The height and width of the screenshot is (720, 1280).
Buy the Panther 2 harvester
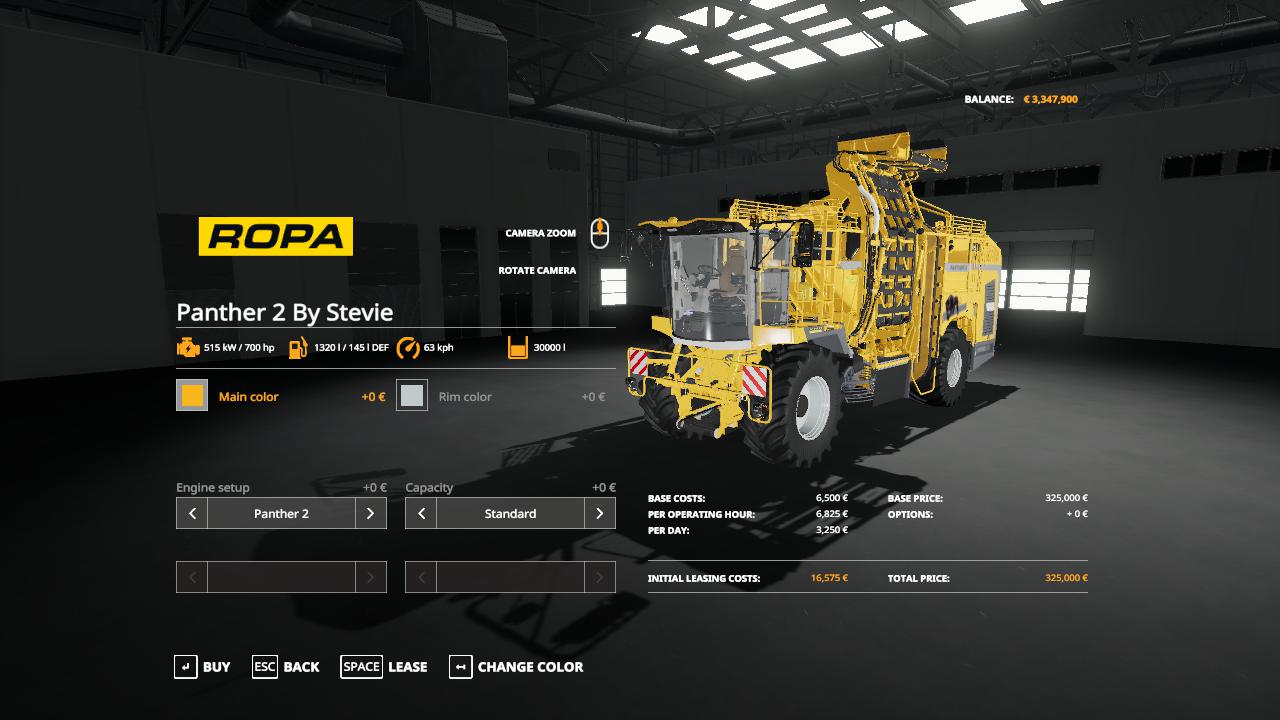(202, 667)
